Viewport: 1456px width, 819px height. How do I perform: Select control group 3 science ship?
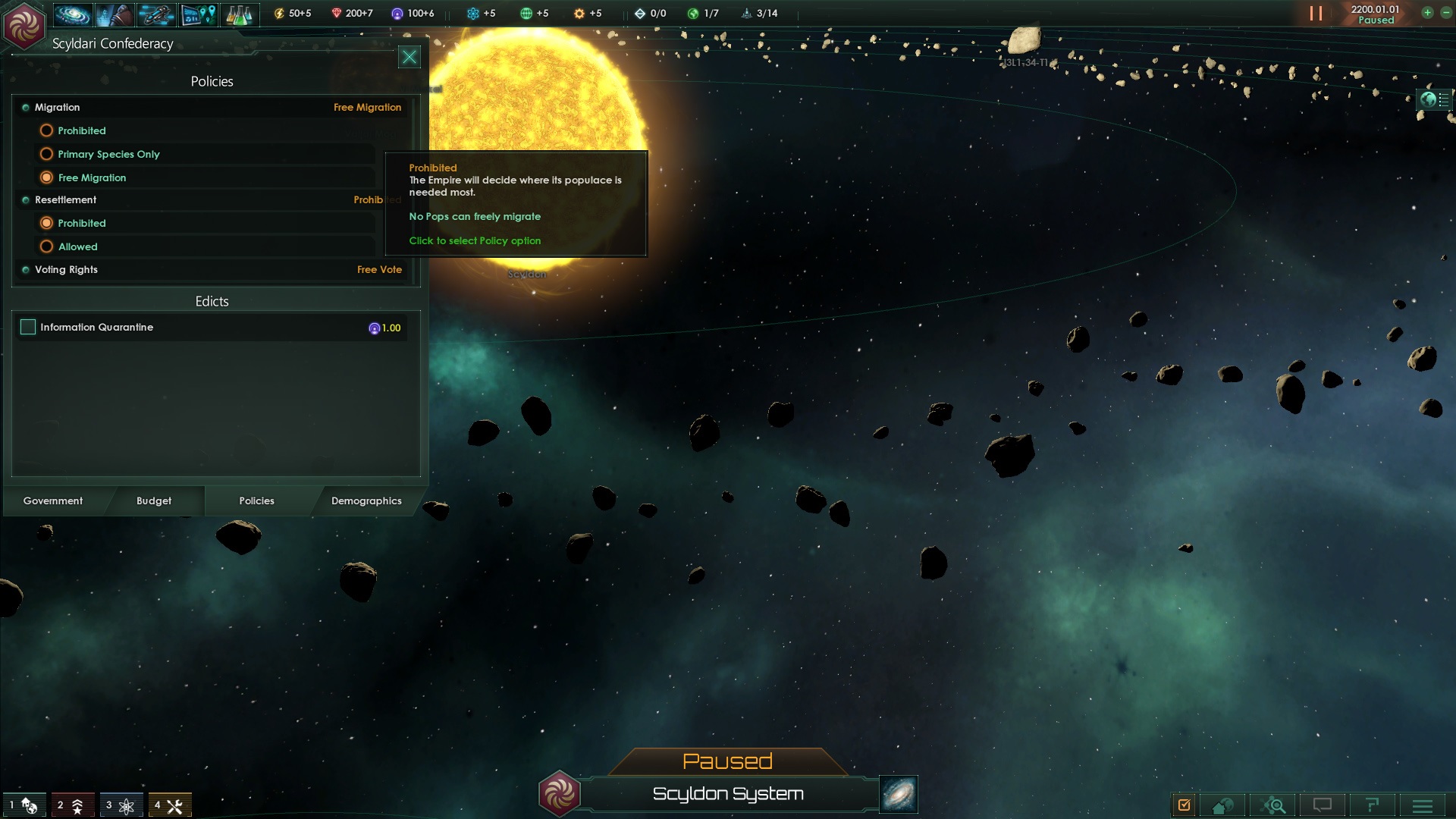click(121, 805)
